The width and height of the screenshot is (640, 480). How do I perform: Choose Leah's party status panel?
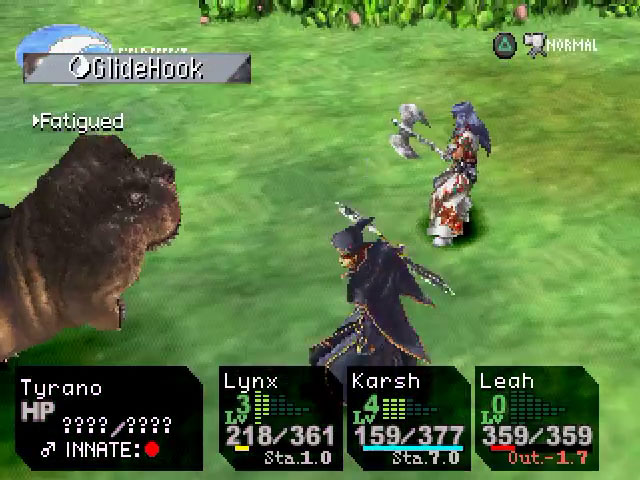click(536, 418)
